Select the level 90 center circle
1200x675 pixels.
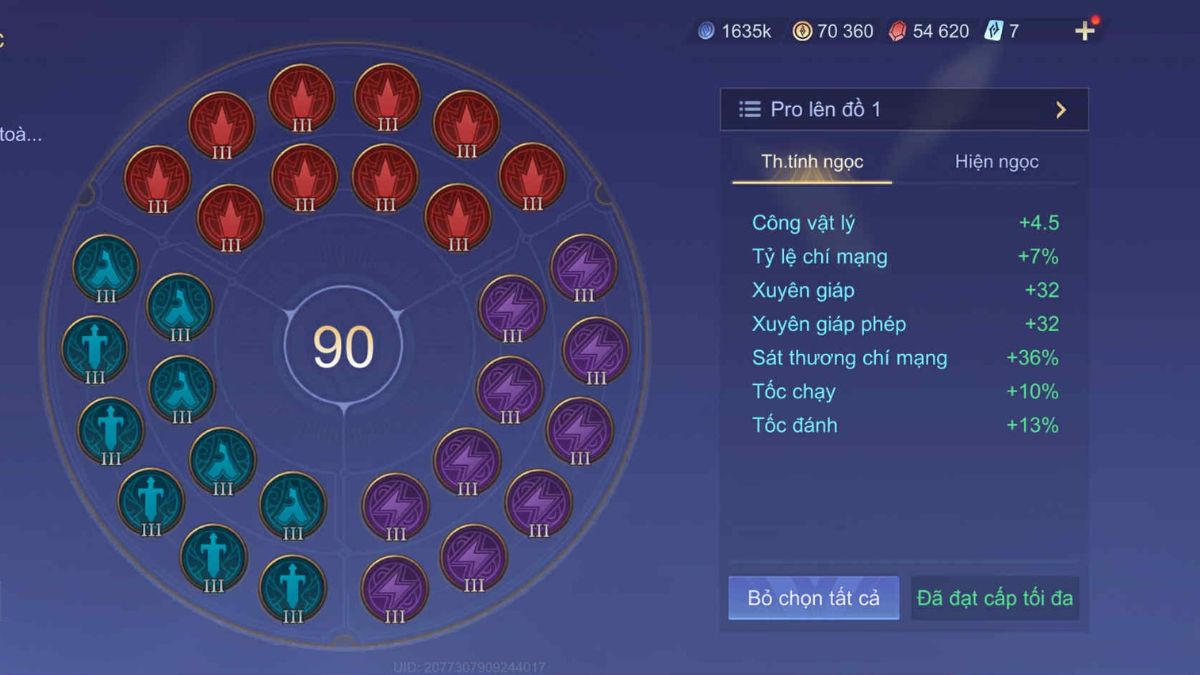pos(343,347)
